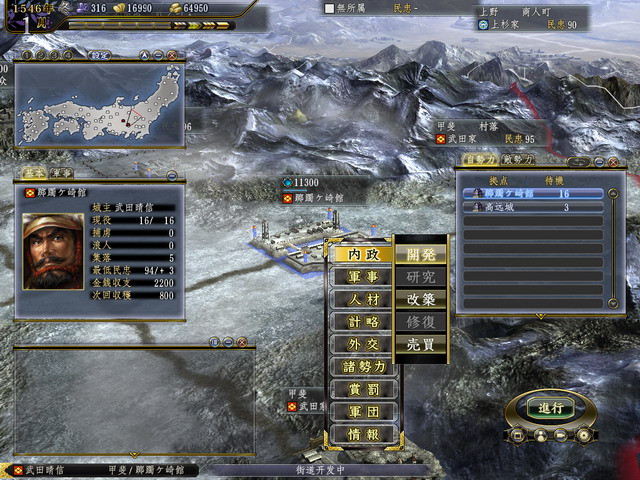Open the 人材 personnel menu
640x480 pixels.
coord(360,299)
